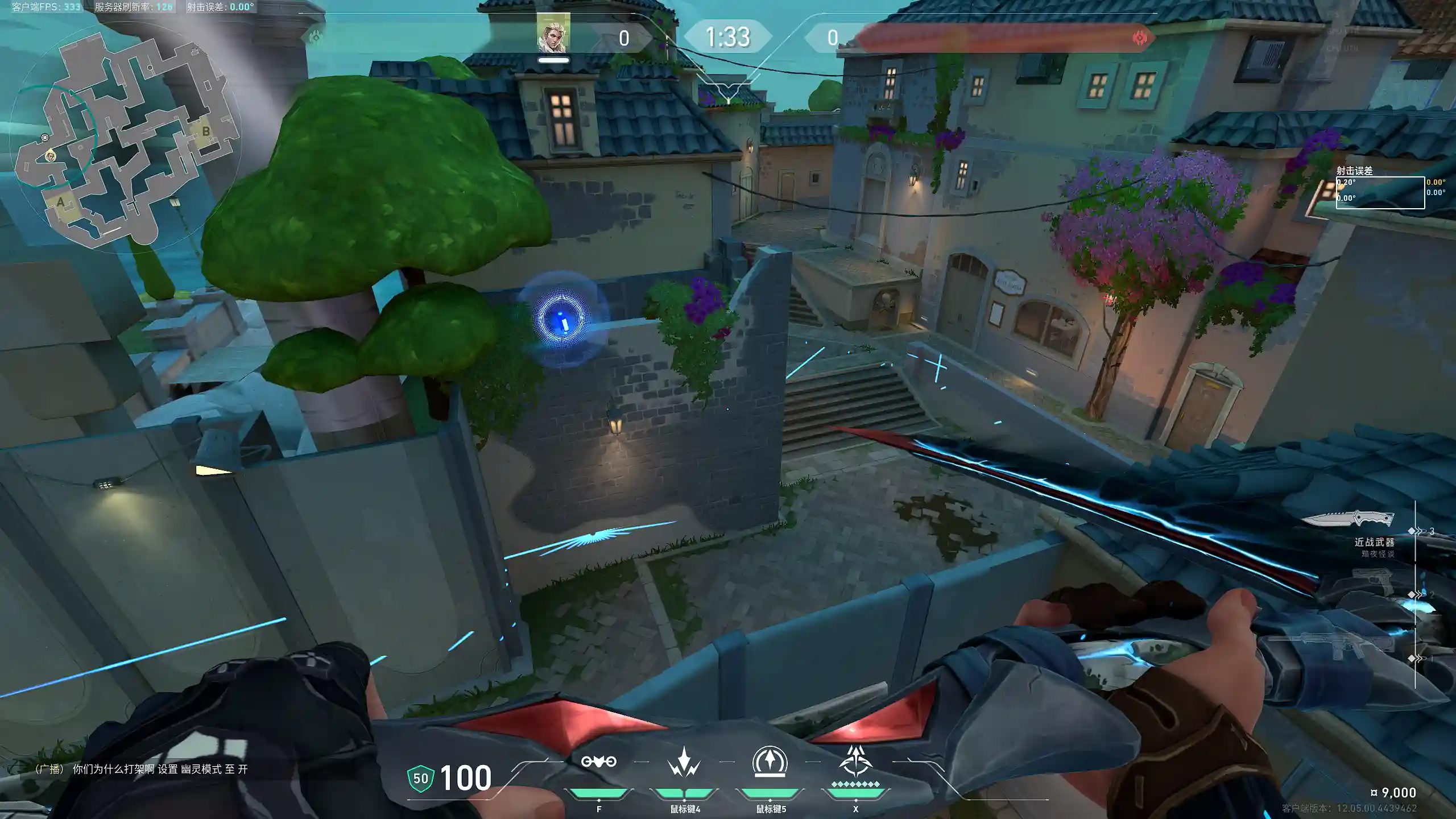Click the armor shield icon showing 50
The height and width of the screenshot is (819, 1456).
tap(421, 779)
